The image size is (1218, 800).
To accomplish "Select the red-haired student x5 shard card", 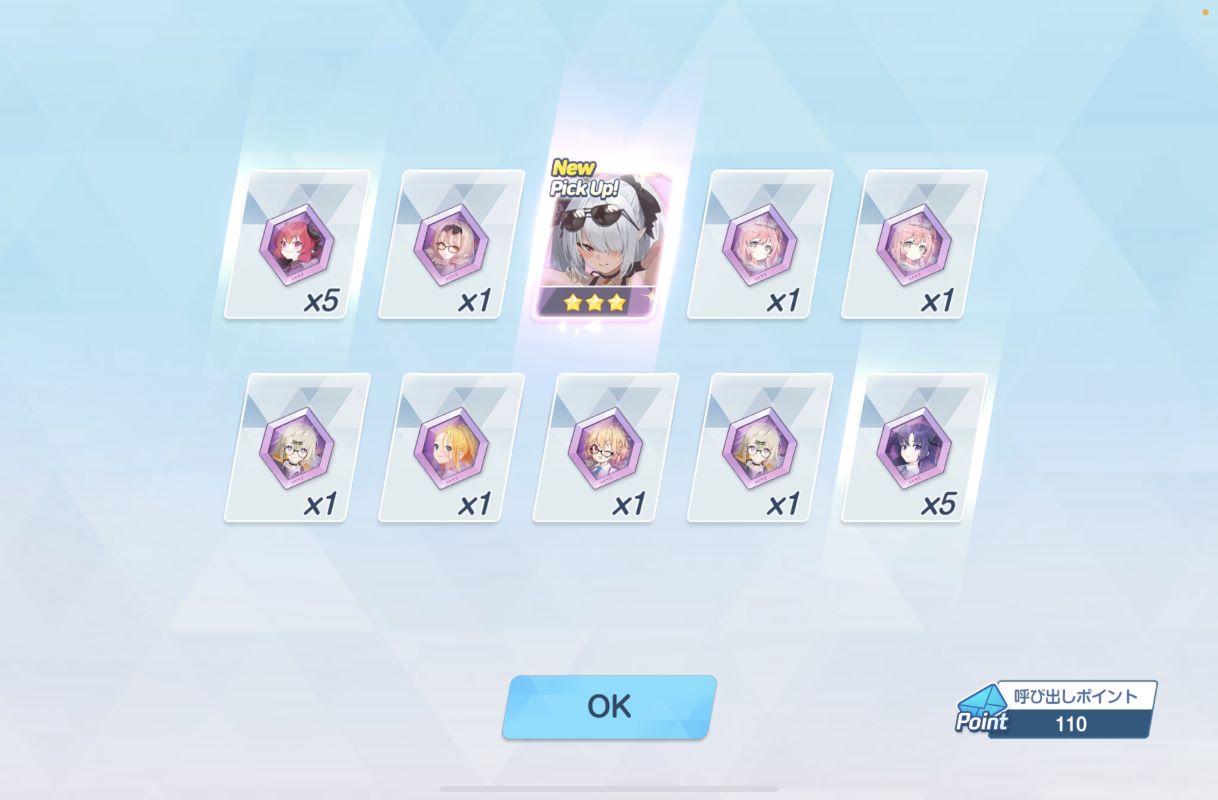I will pyautogui.click(x=297, y=245).
